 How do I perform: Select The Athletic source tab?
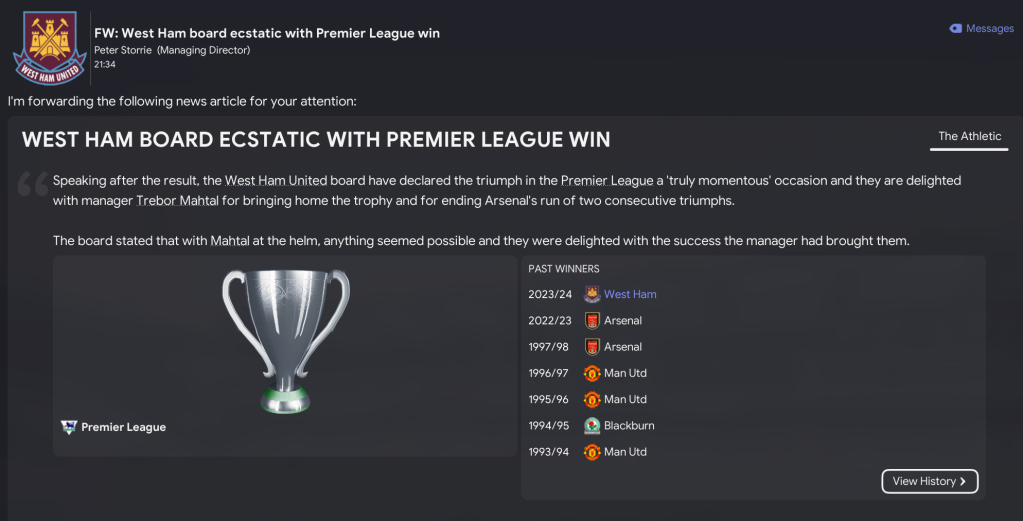[969, 137]
